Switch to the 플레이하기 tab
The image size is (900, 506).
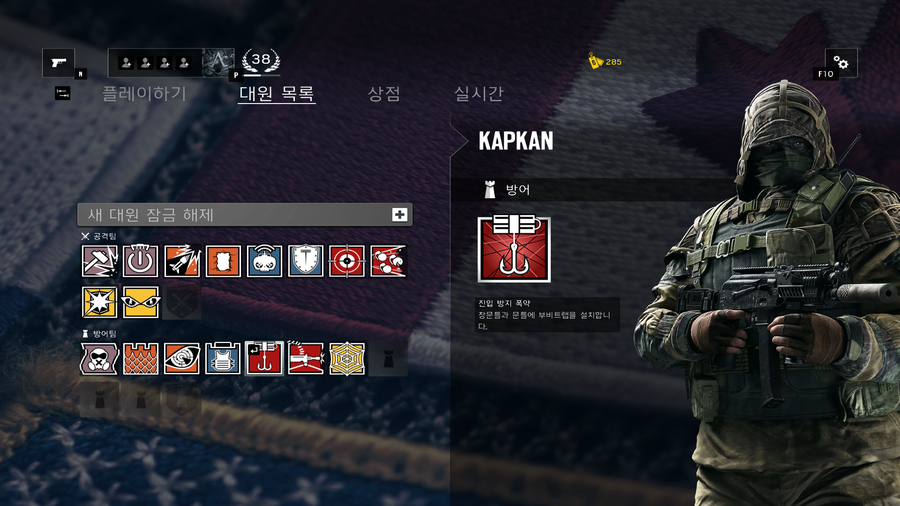tap(144, 94)
